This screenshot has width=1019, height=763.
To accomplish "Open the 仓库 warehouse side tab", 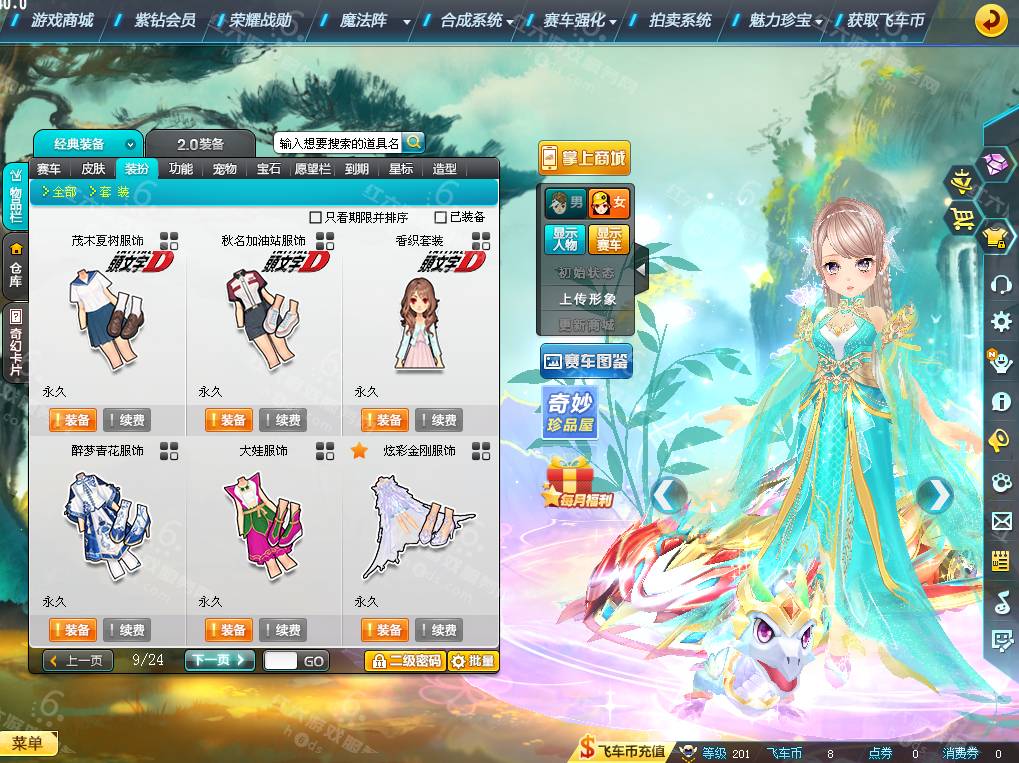I will click(16, 261).
